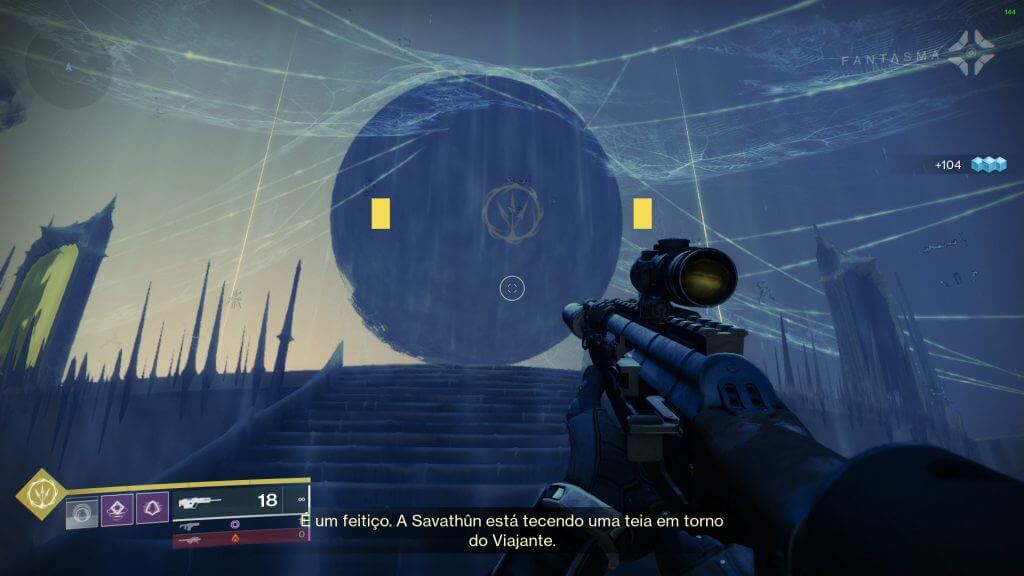Activate the golden super ability diamond
Viewport: 1024px width, 576px height.
pos(42,494)
